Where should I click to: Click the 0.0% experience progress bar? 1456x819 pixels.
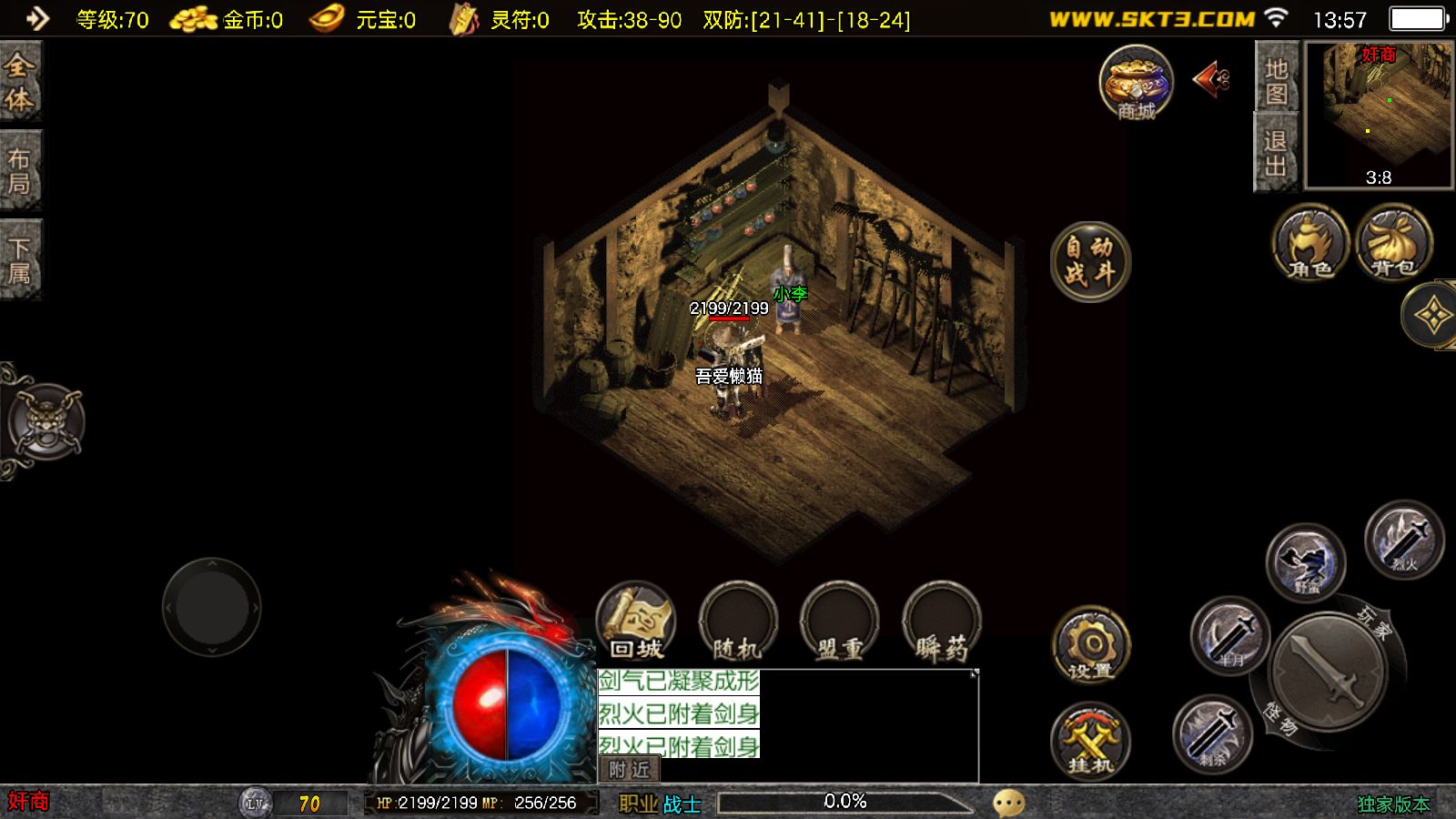[x=846, y=801]
